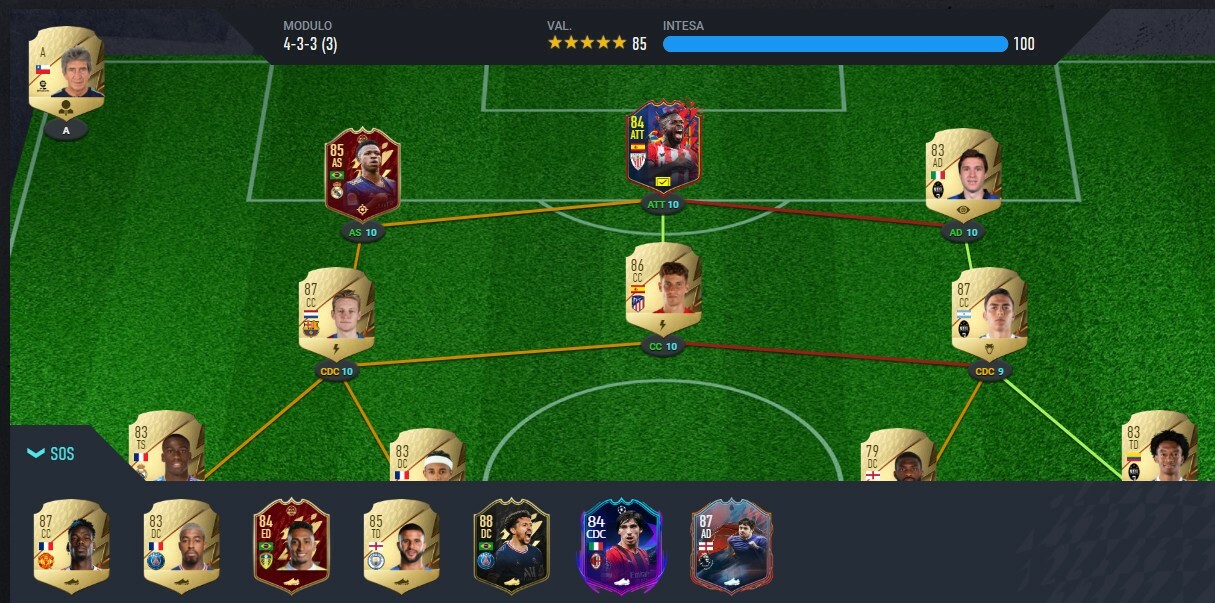Choose the 83 AD right winger card
The height and width of the screenshot is (603, 1215).
tap(963, 174)
